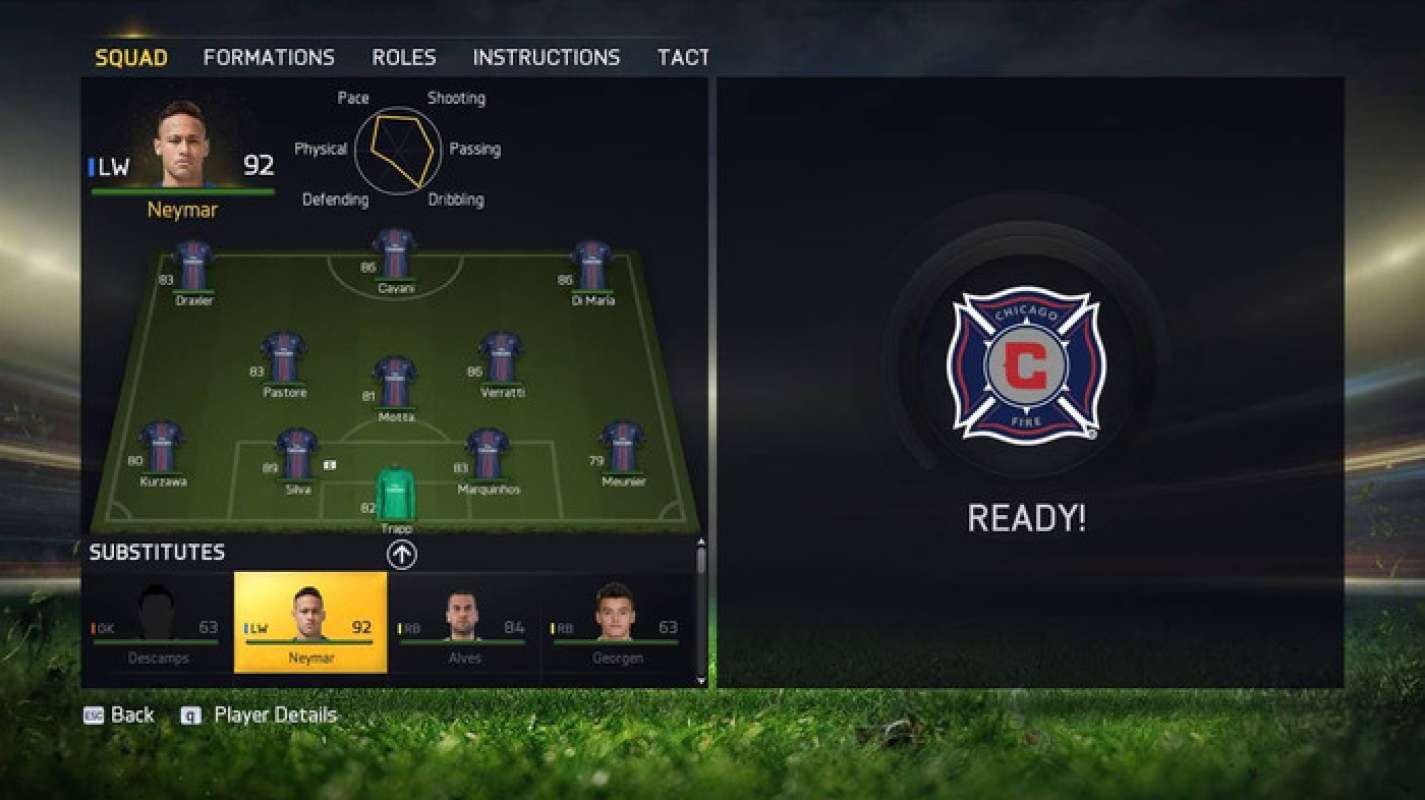Choose left back Kurzawa
The height and width of the screenshot is (800, 1425).
(x=162, y=447)
